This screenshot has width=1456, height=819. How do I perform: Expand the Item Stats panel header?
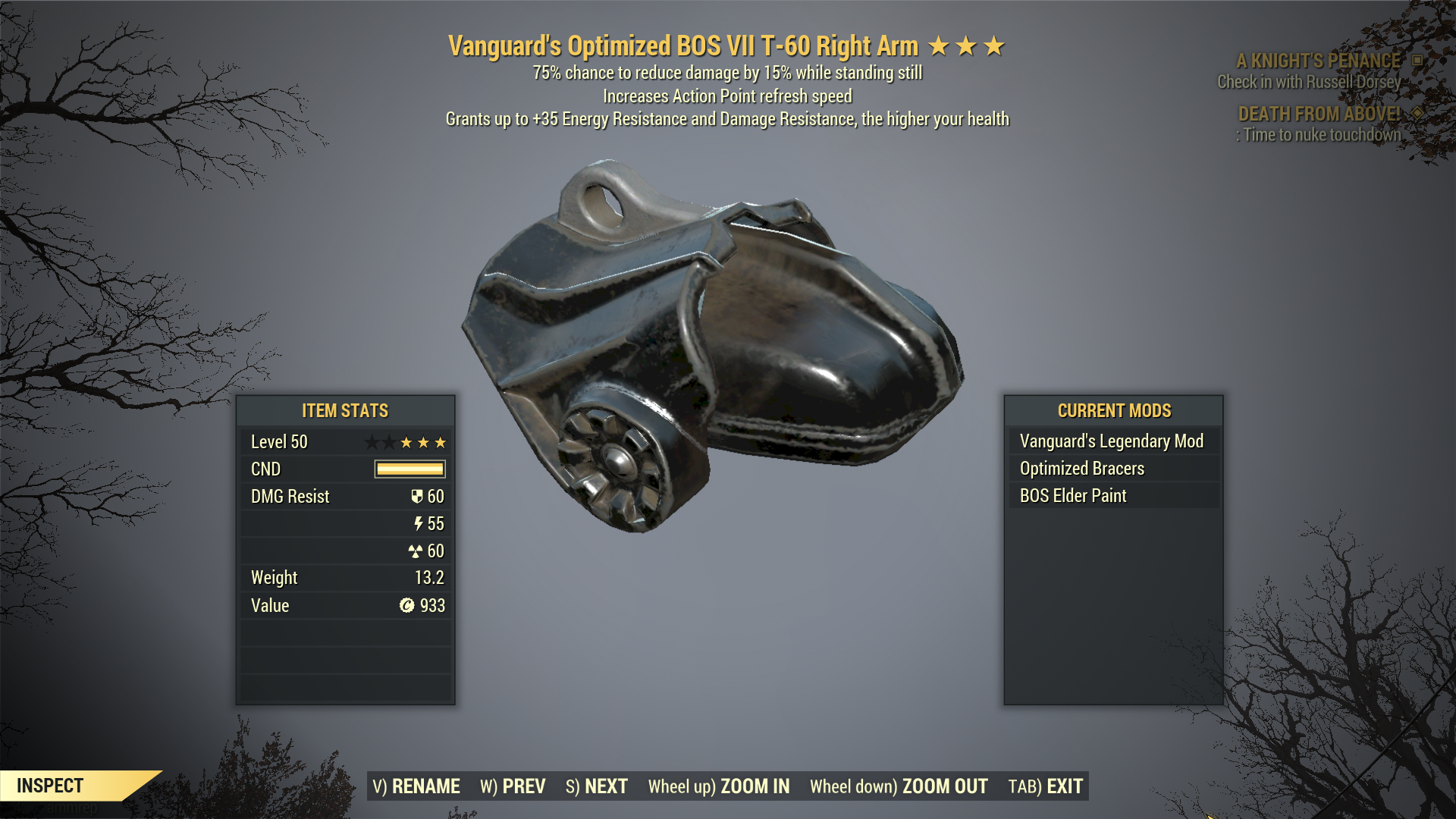tap(345, 411)
